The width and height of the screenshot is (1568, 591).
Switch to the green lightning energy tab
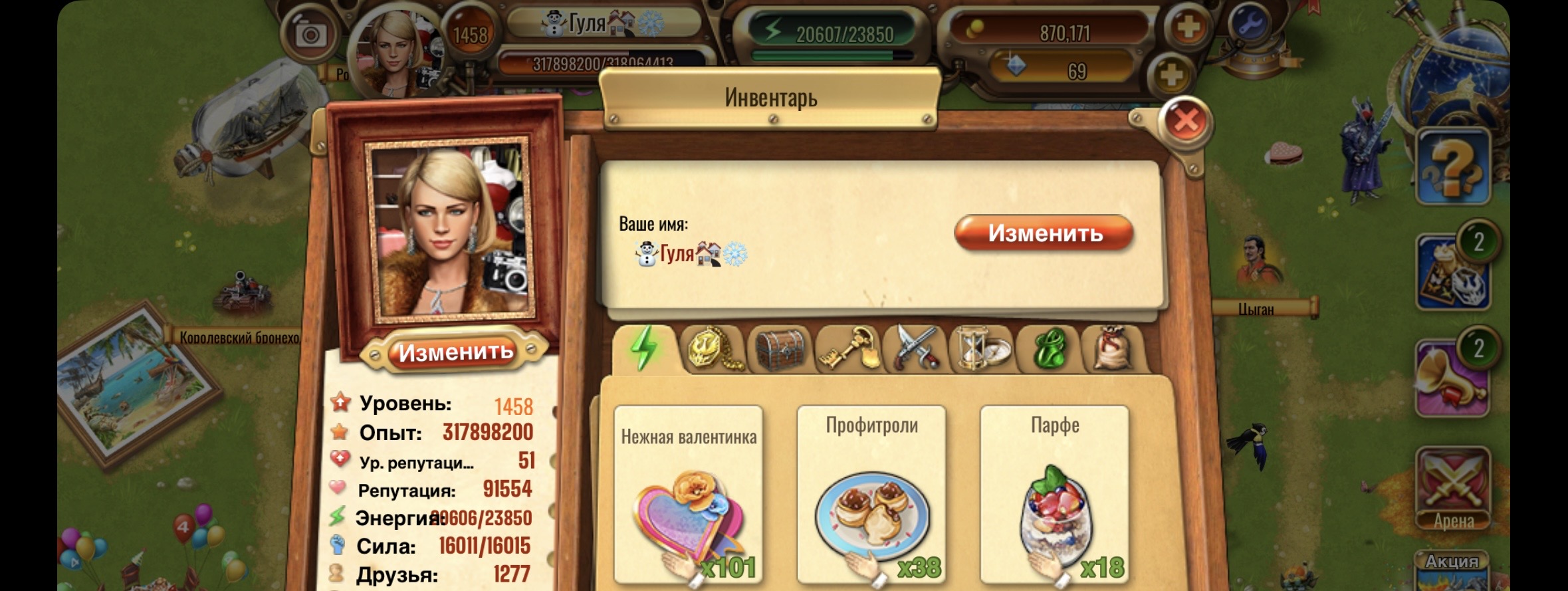(643, 349)
